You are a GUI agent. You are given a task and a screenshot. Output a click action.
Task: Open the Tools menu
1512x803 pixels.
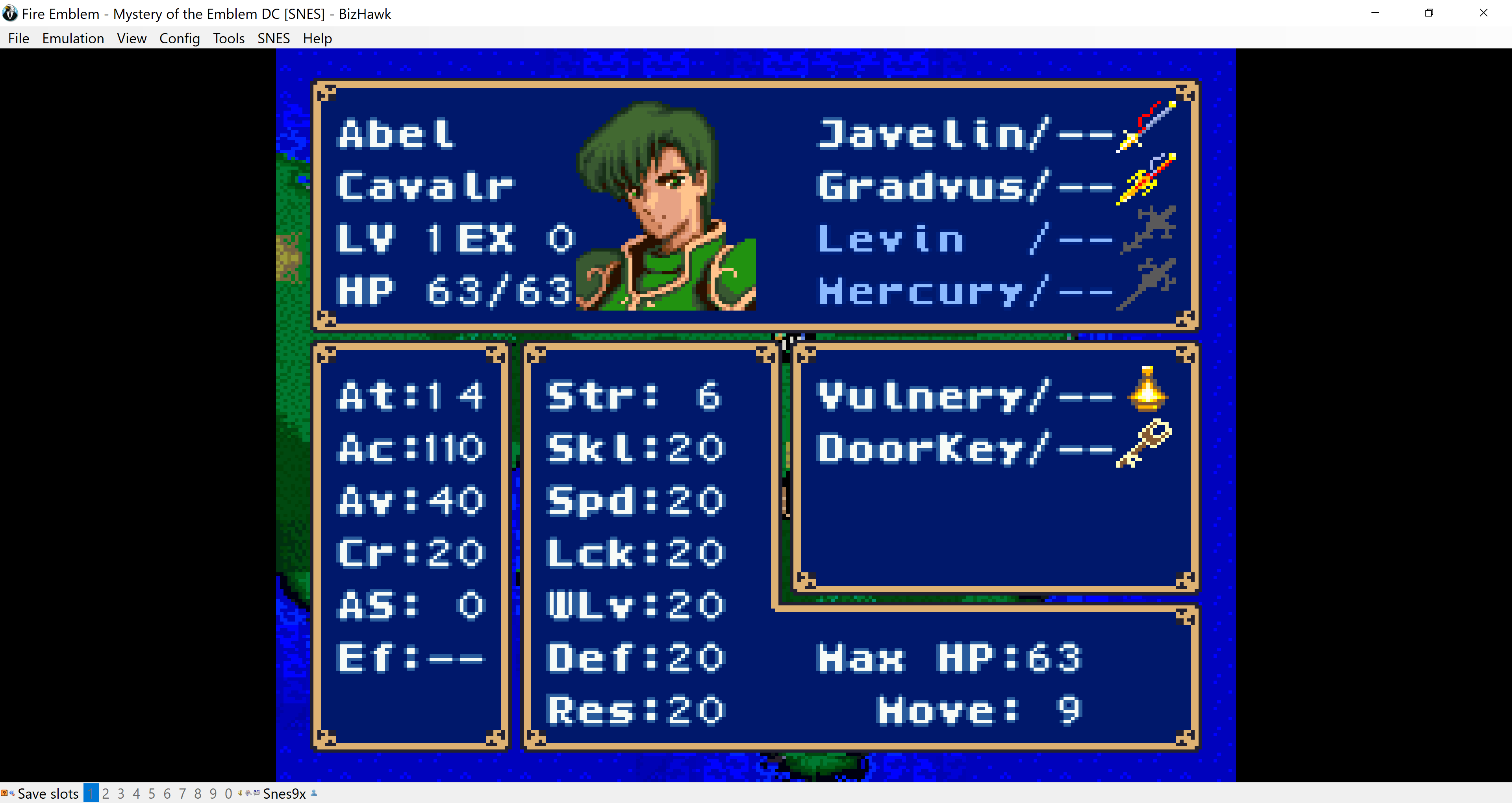coord(228,38)
